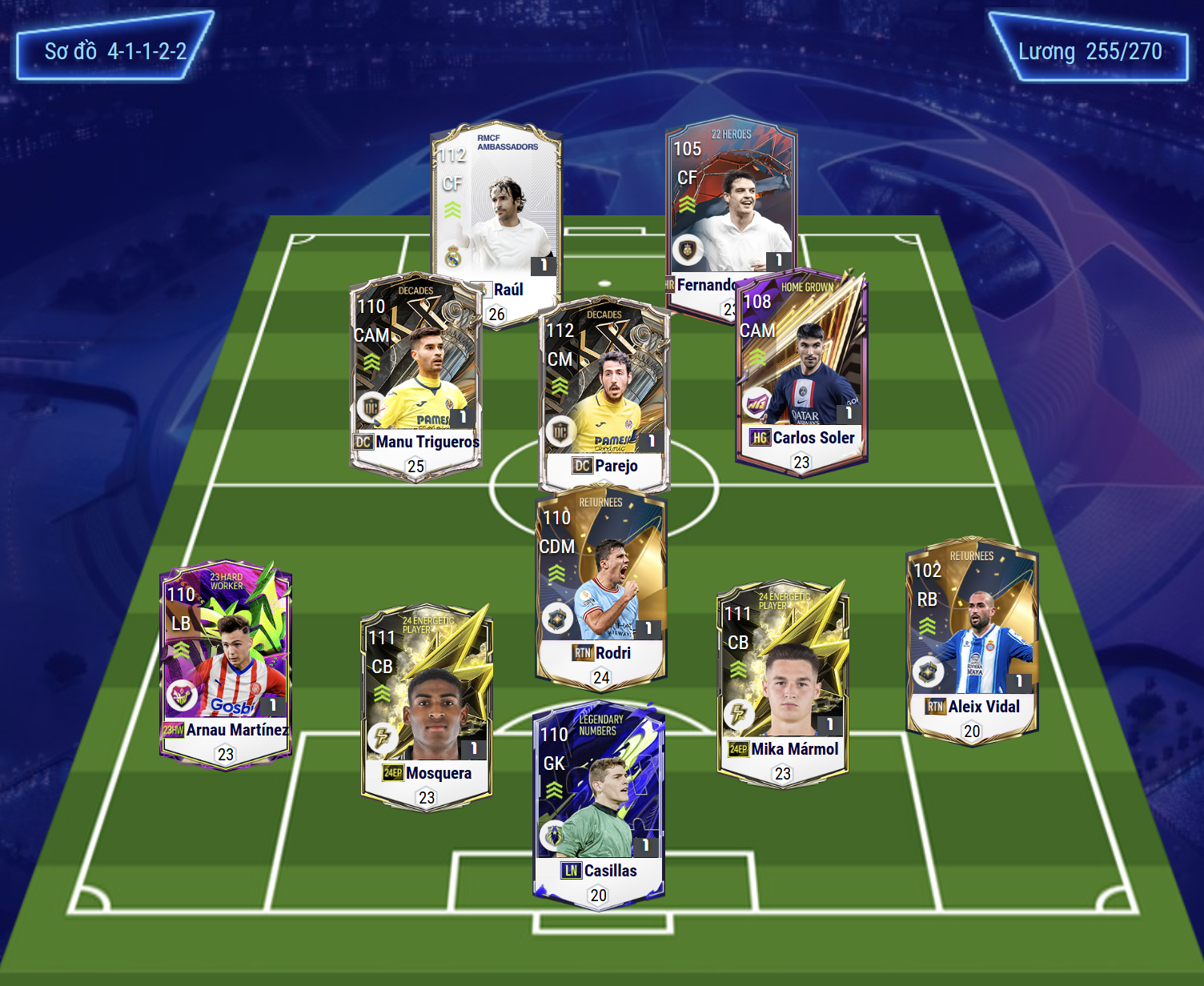
Task: Select Manu Trigueros CAM card
Action: click(x=415, y=376)
